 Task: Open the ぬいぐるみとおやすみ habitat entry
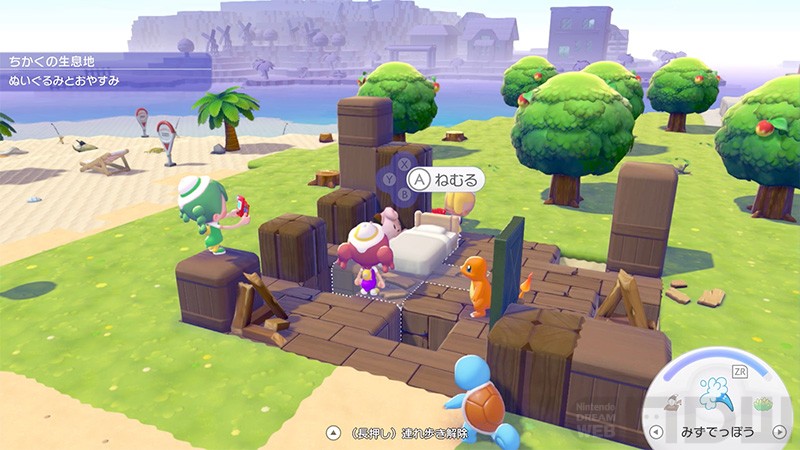point(62,80)
